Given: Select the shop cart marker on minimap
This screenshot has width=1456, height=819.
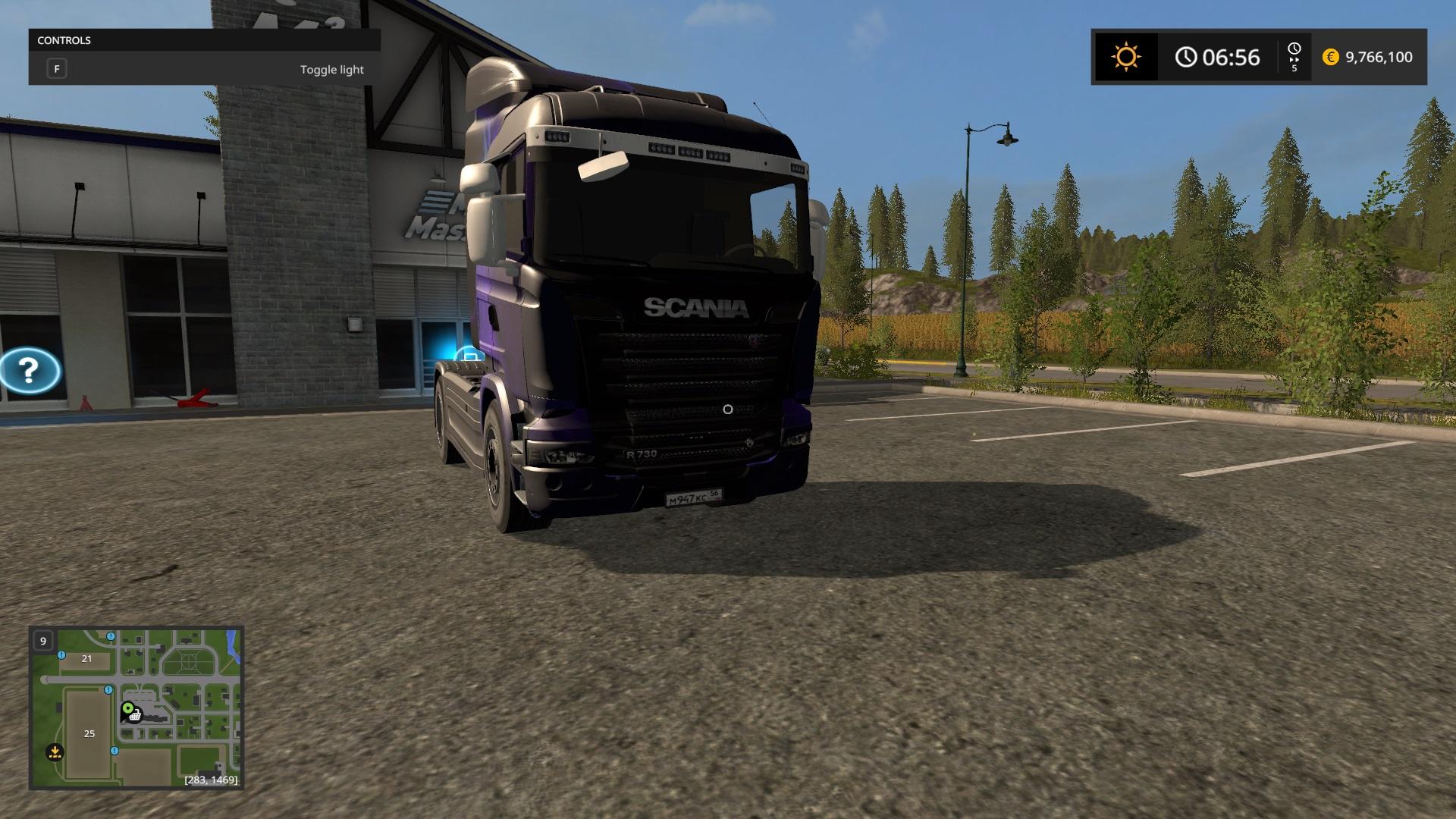Looking at the screenshot, I should tap(134, 715).
